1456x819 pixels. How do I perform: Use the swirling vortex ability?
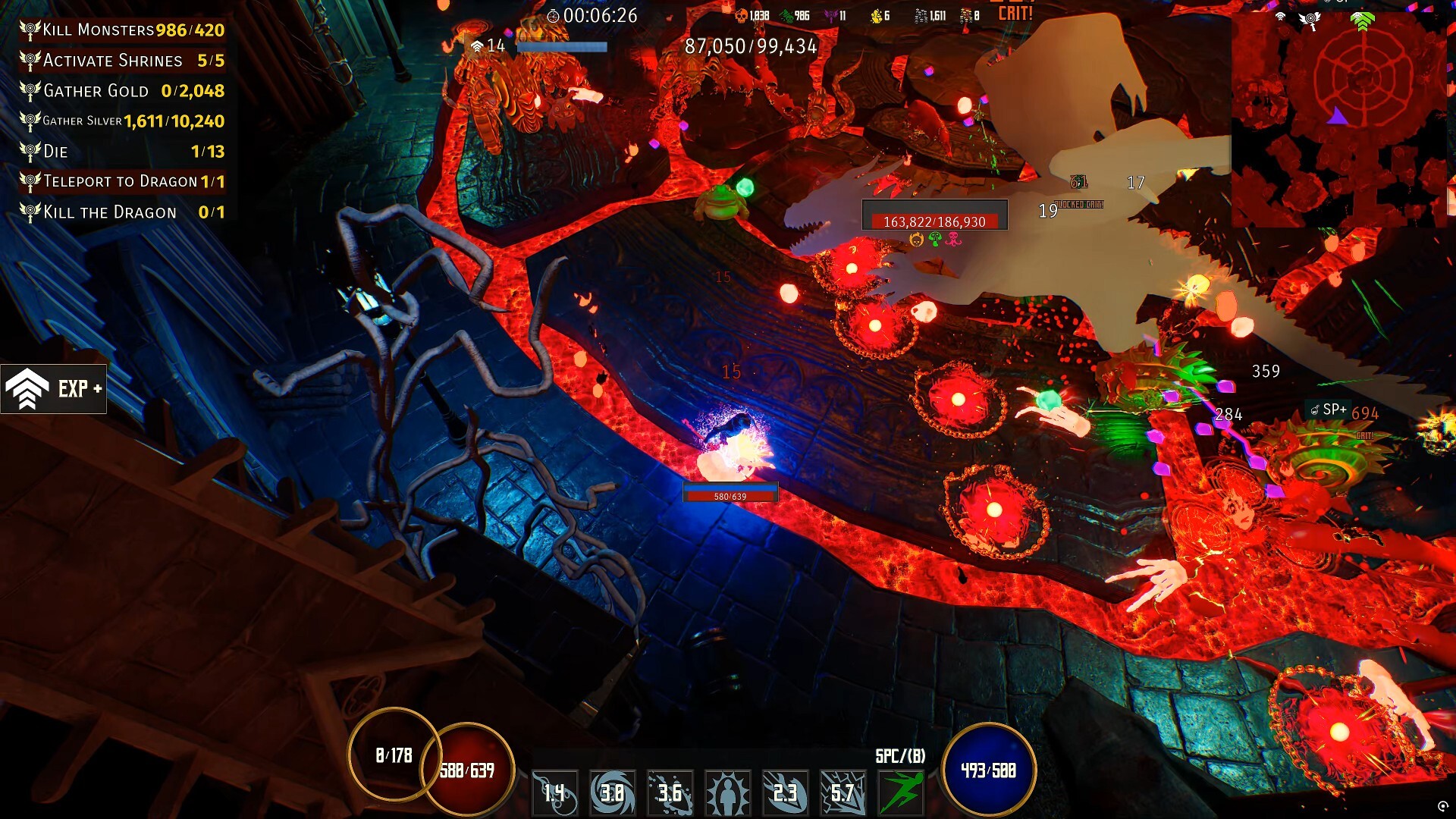613,792
